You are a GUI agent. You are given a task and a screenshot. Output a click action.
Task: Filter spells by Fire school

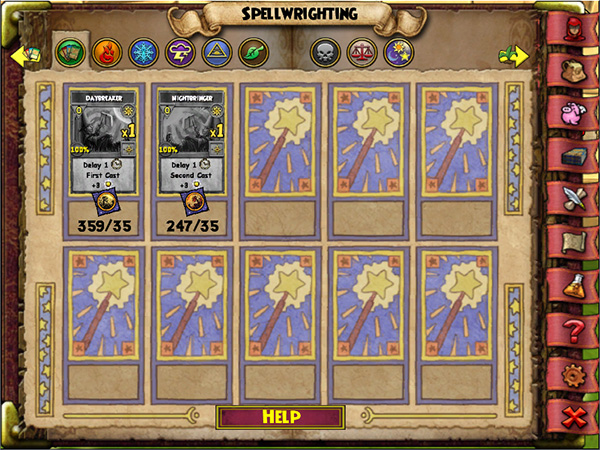104,52
